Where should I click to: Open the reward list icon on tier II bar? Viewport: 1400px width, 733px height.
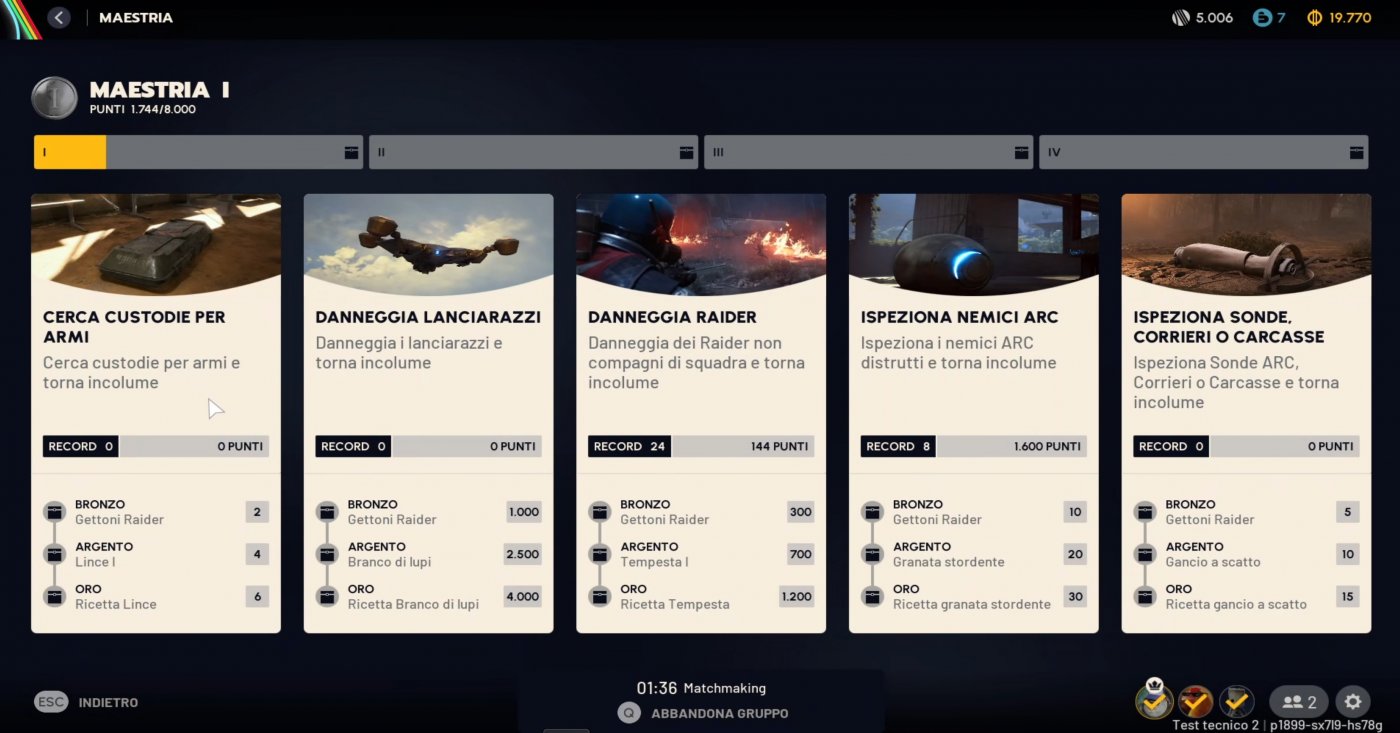pyautogui.click(x=685, y=152)
